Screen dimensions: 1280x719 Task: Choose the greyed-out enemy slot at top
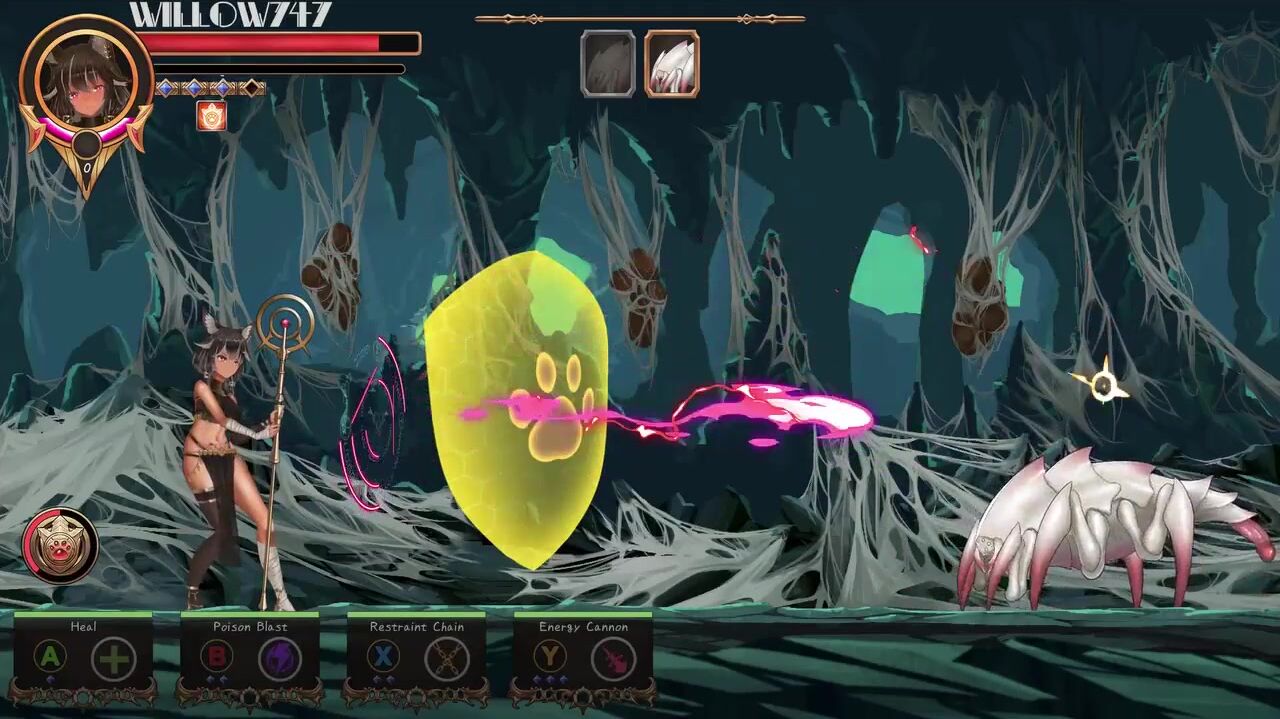tap(608, 64)
